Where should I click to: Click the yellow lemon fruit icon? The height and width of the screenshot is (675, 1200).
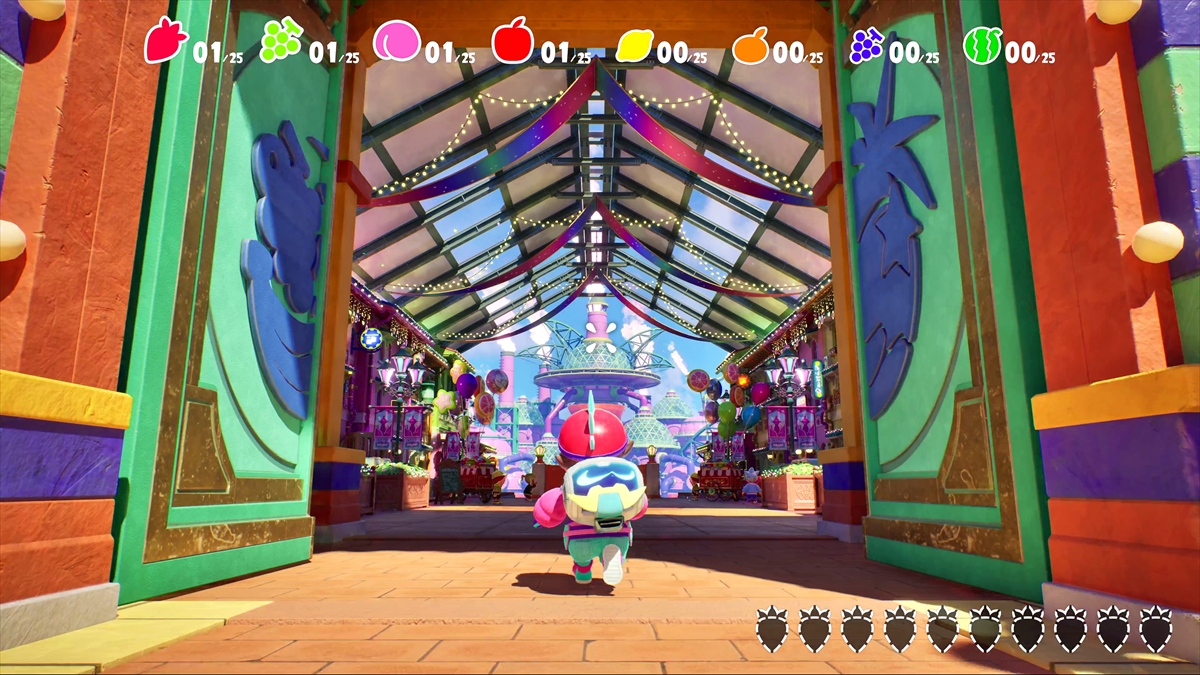click(634, 45)
